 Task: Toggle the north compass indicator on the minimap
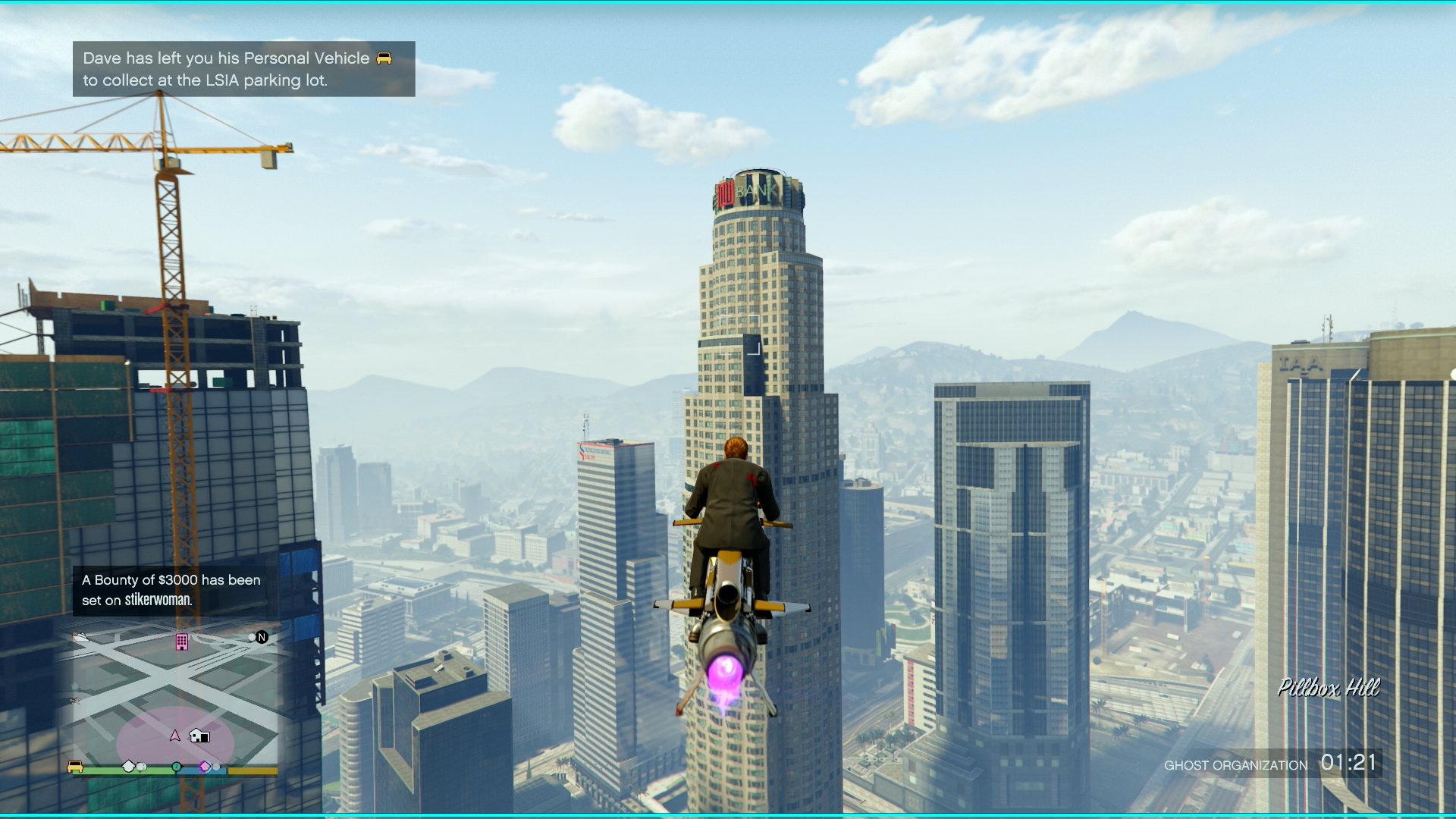261,638
